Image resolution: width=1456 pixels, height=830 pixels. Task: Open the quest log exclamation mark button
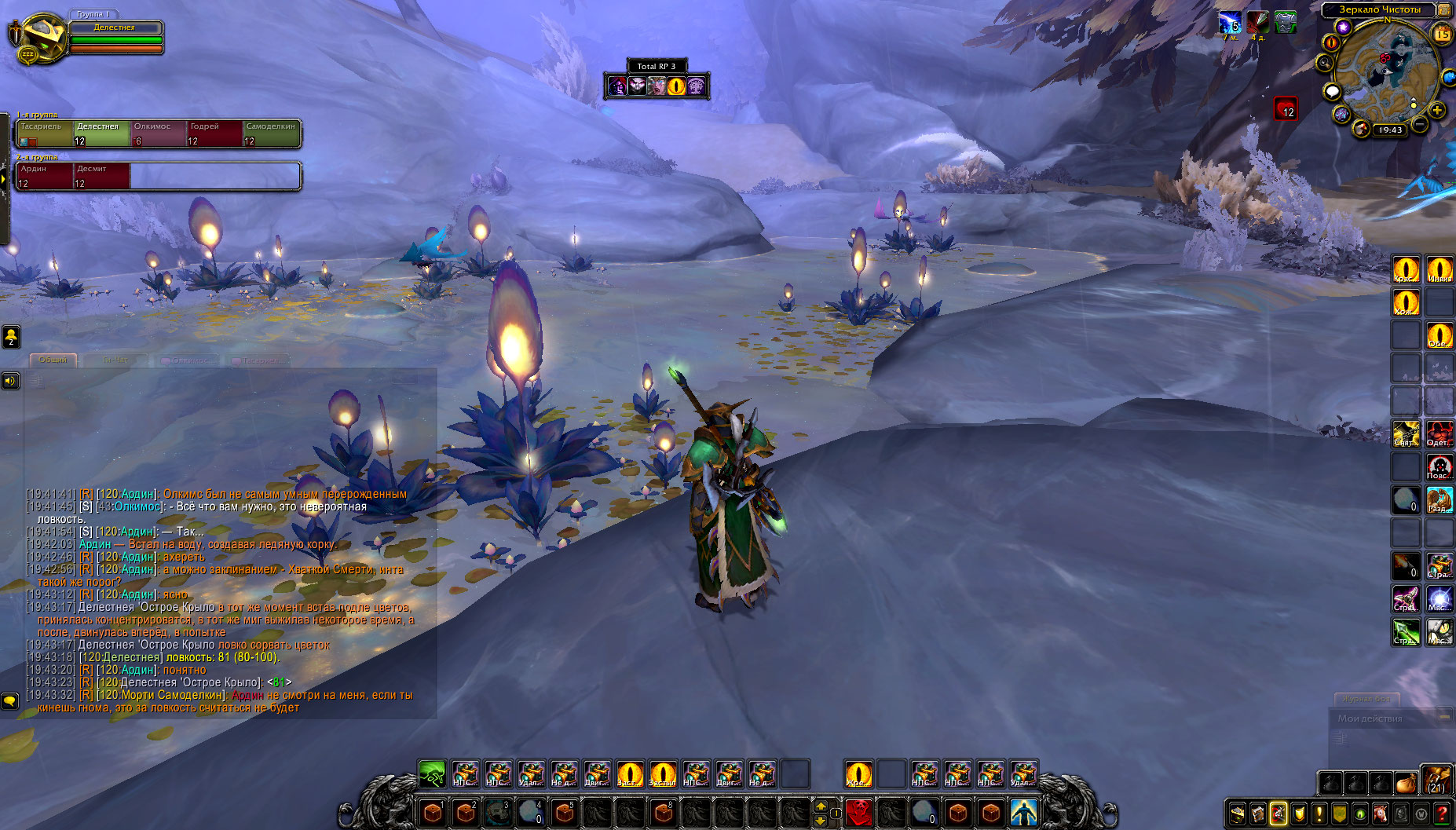point(1319,814)
